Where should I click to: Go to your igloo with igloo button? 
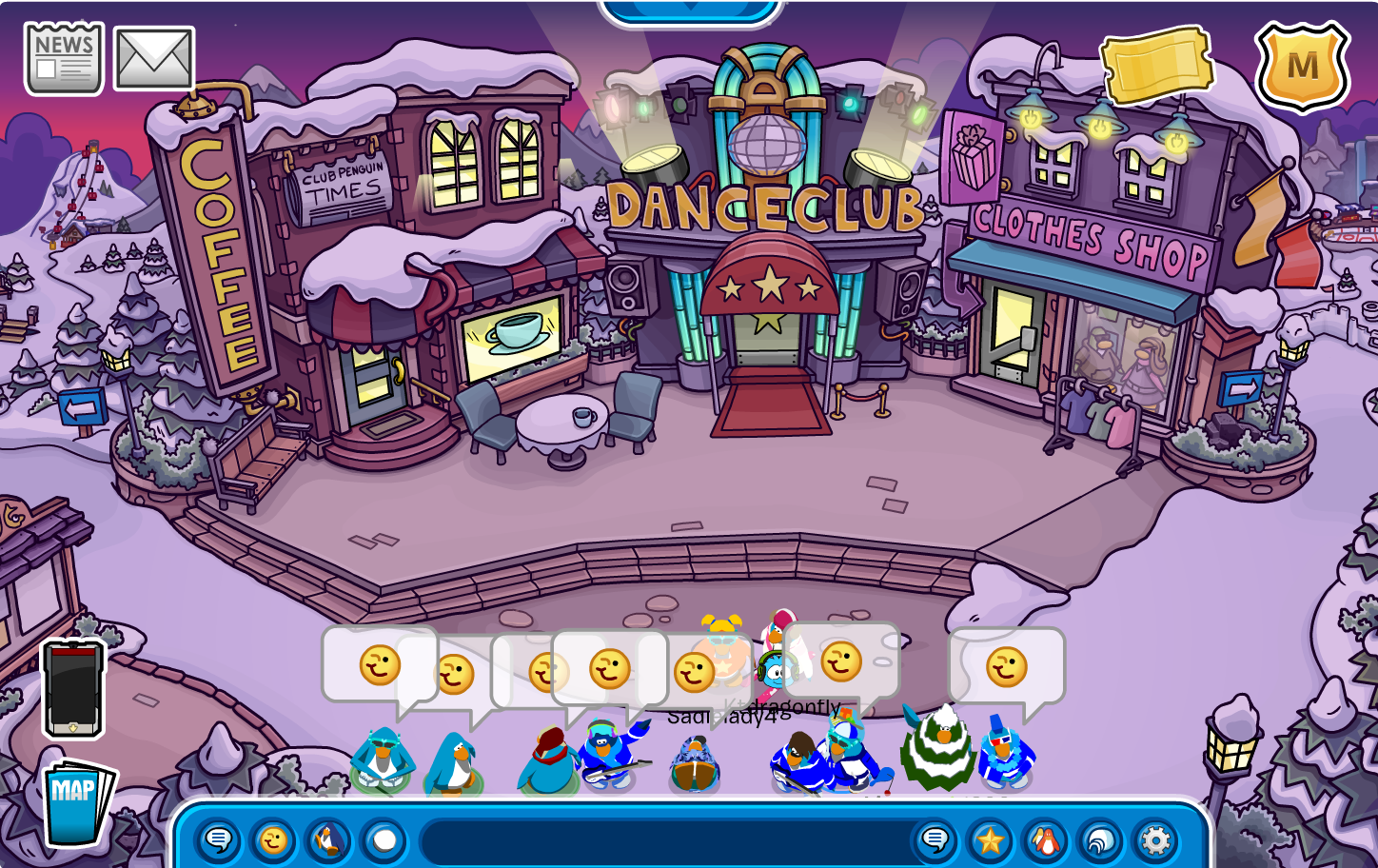(x=1100, y=840)
